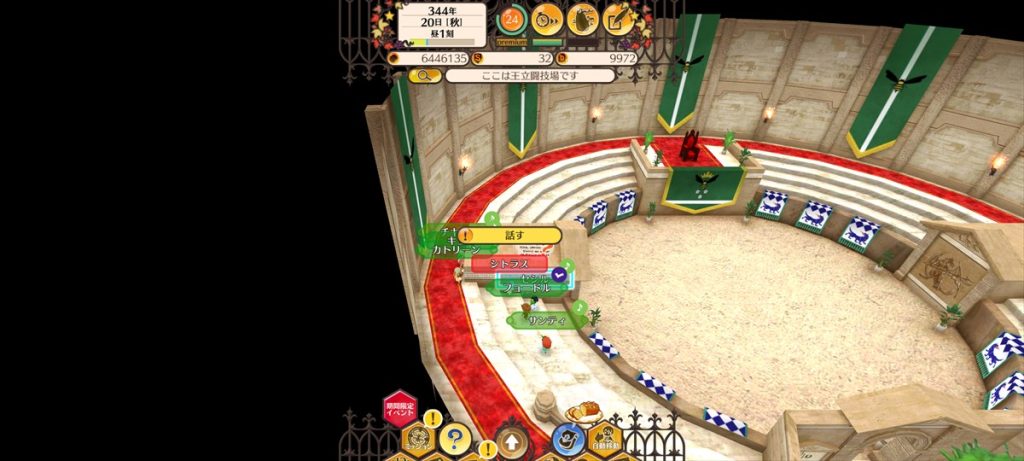Open the red limited-time event hexagon
This screenshot has height=461, width=1024.
pos(400,408)
